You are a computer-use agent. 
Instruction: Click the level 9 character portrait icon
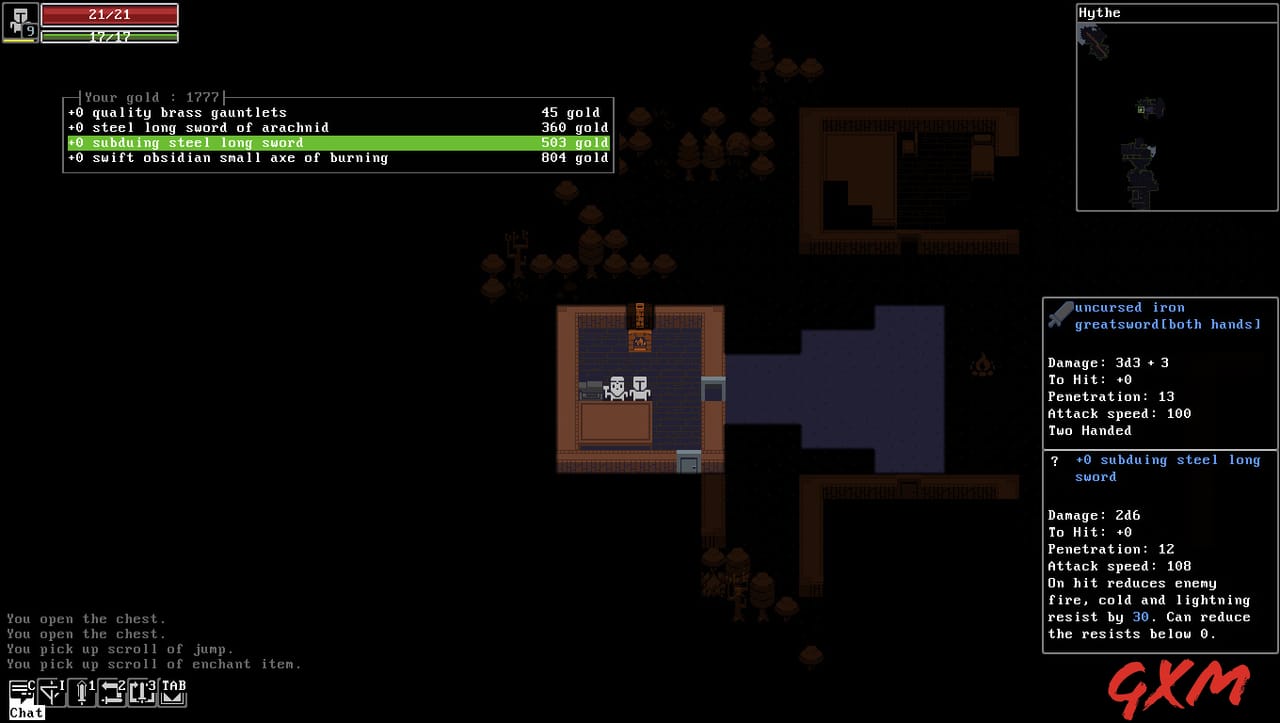click(x=20, y=24)
